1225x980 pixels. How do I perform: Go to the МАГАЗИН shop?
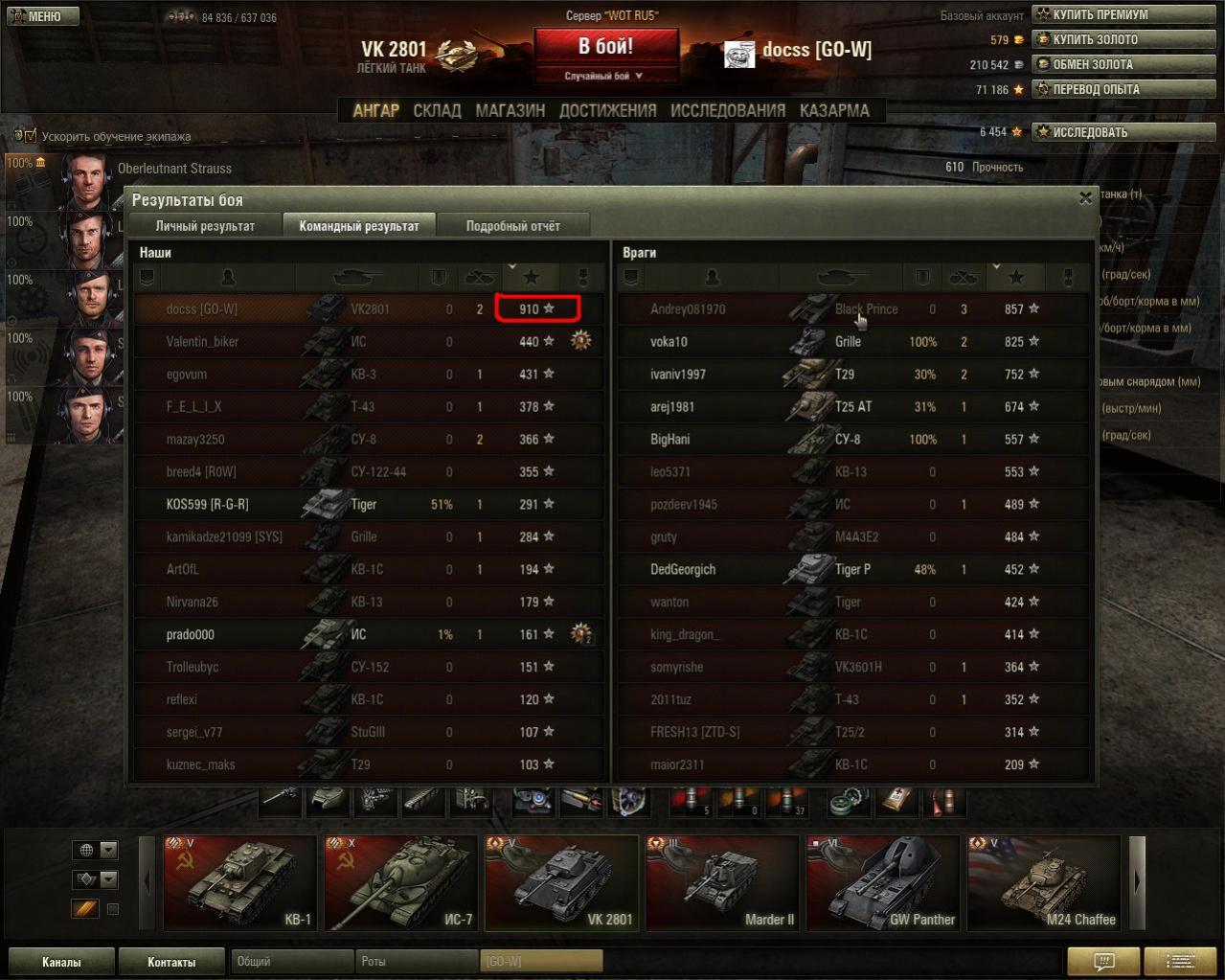click(x=510, y=110)
